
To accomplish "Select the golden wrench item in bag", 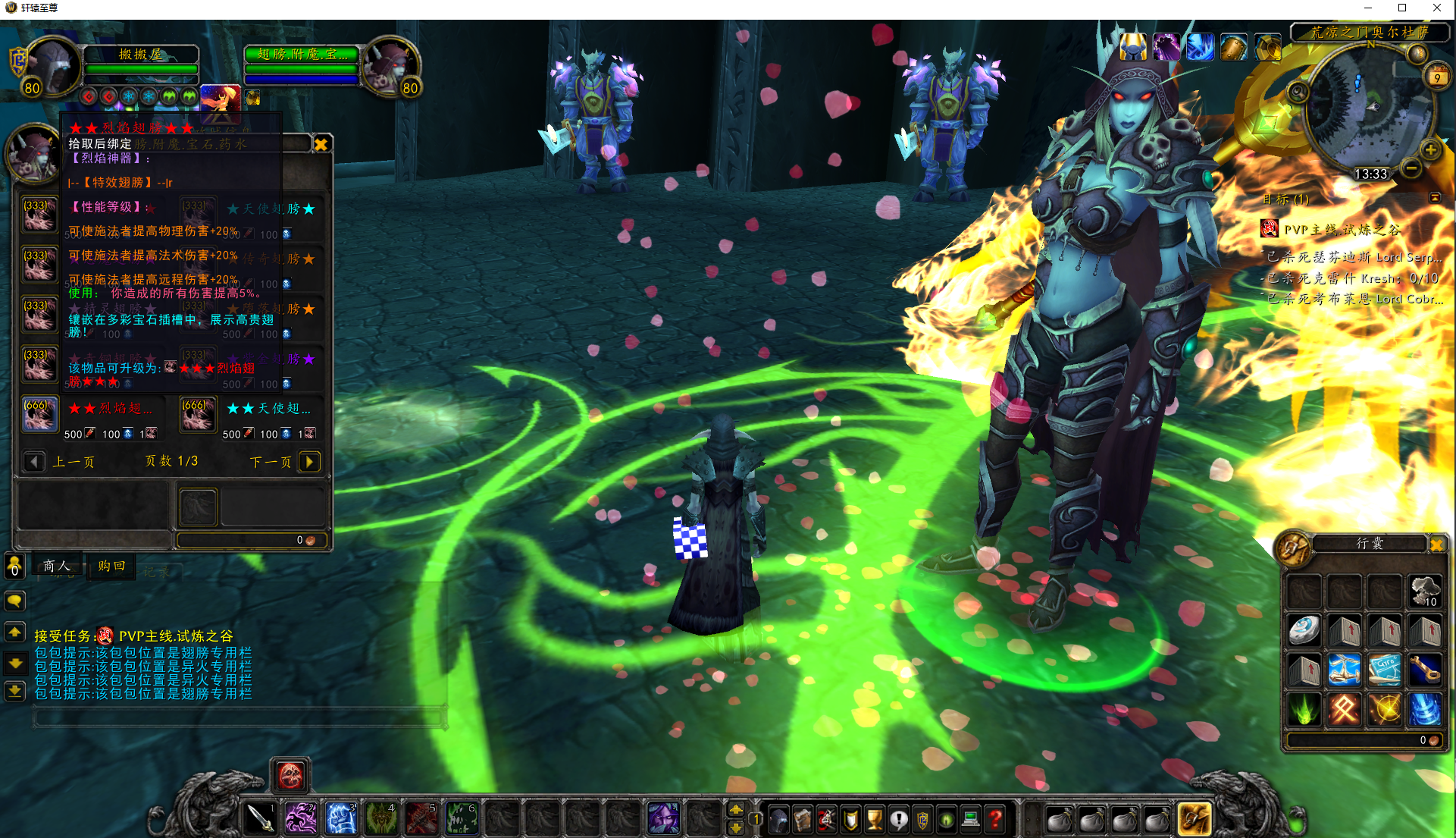I will coord(1424,670).
